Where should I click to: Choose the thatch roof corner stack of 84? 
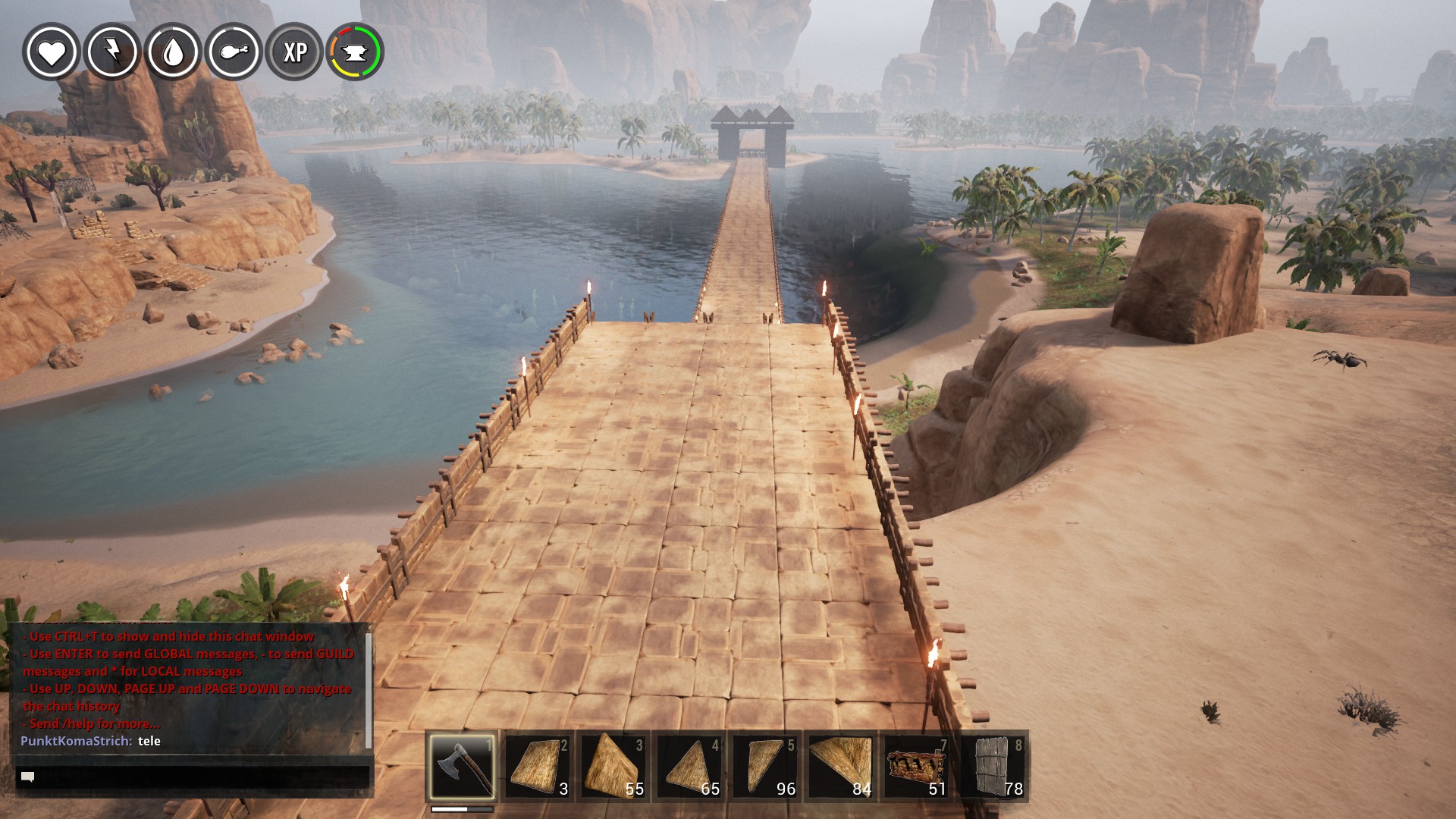(x=841, y=766)
